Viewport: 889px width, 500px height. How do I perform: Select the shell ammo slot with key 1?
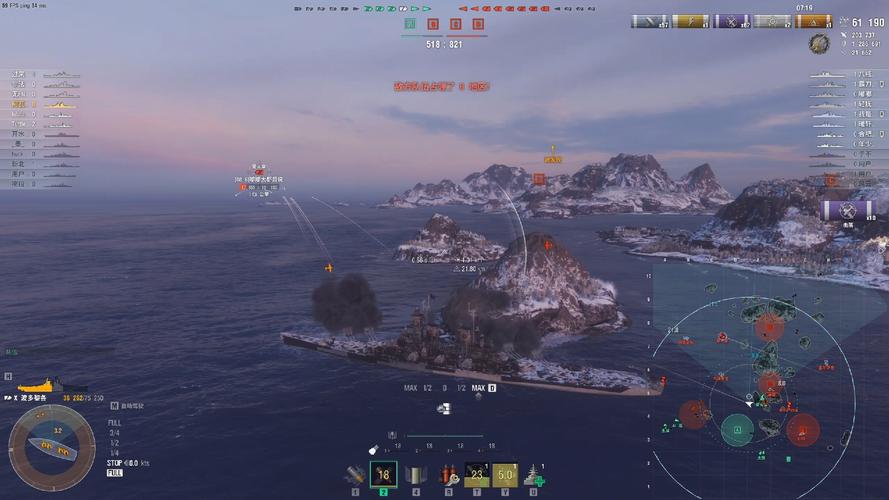click(x=354, y=476)
